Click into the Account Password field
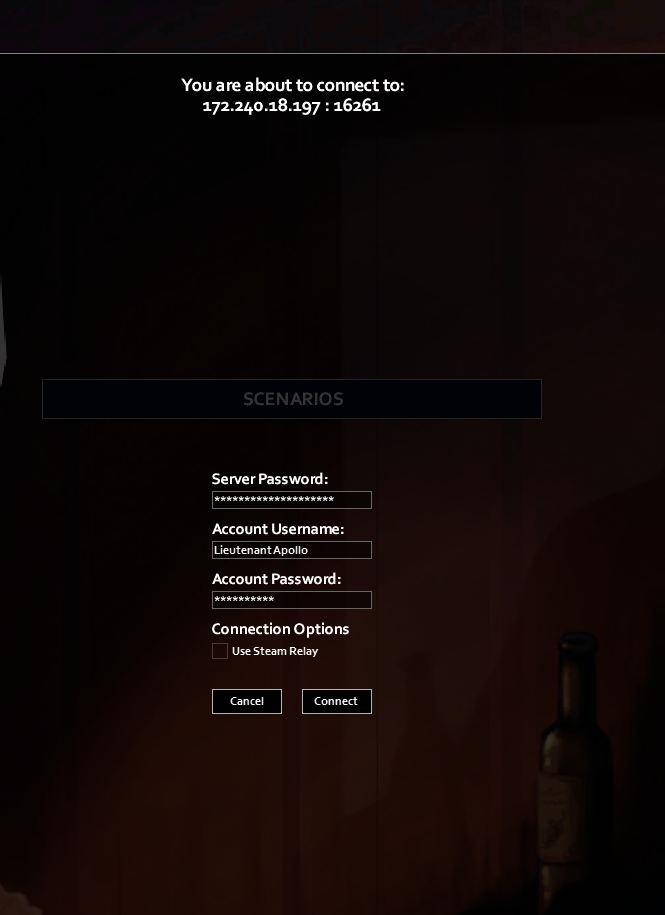Screen dimensions: 665x915 (x=291, y=600)
